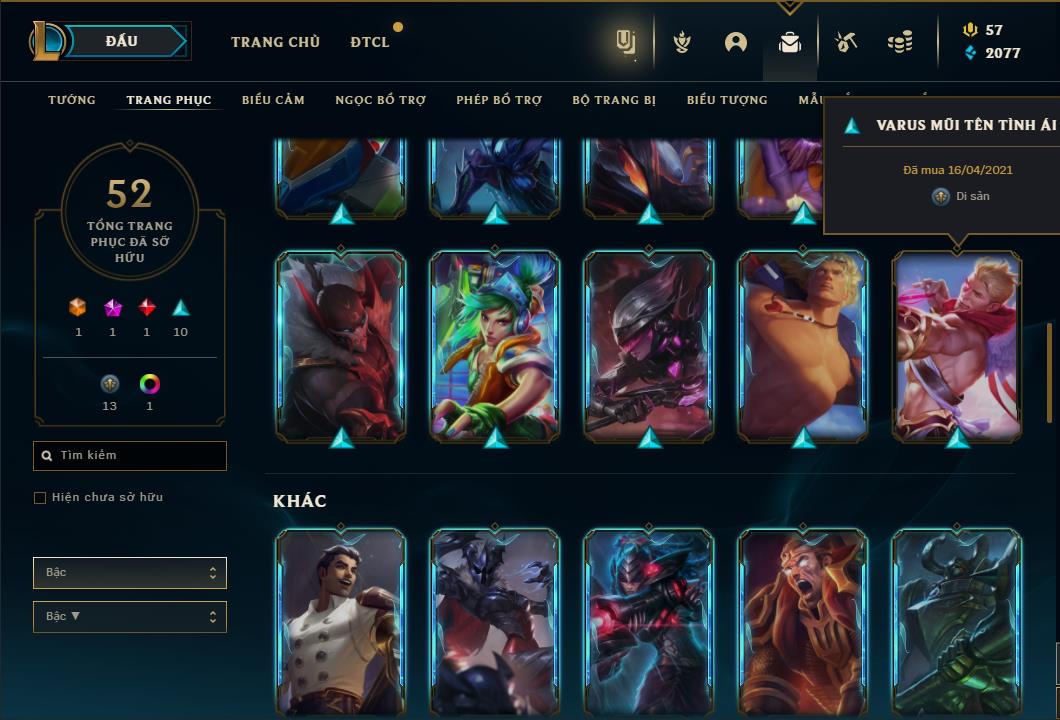1060x720 pixels.
Task: Open the profile silhouette icon
Action: point(736,42)
